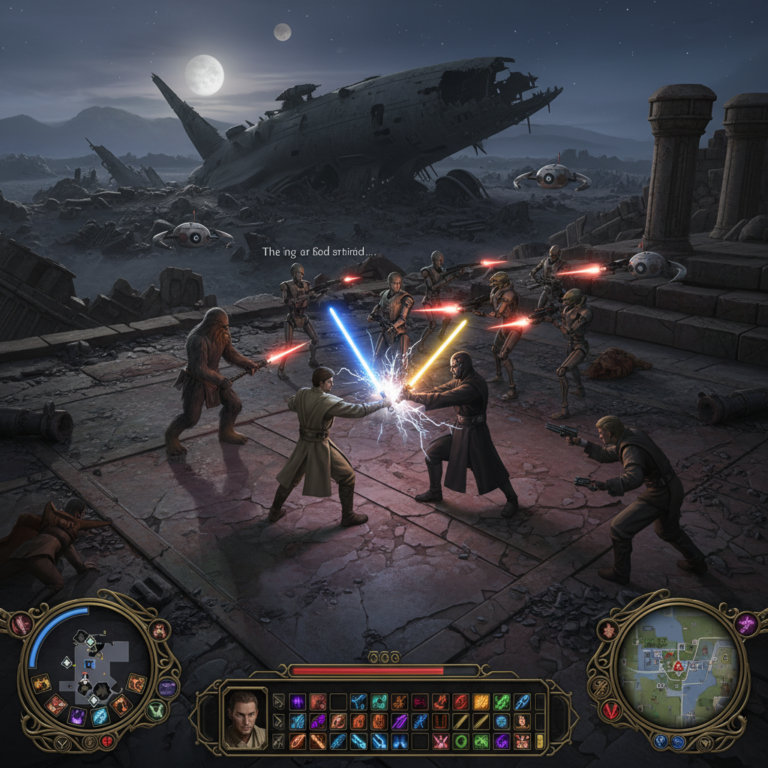
Task: Activate the purple flame ability in the left dial
Action: click(x=78, y=716)
